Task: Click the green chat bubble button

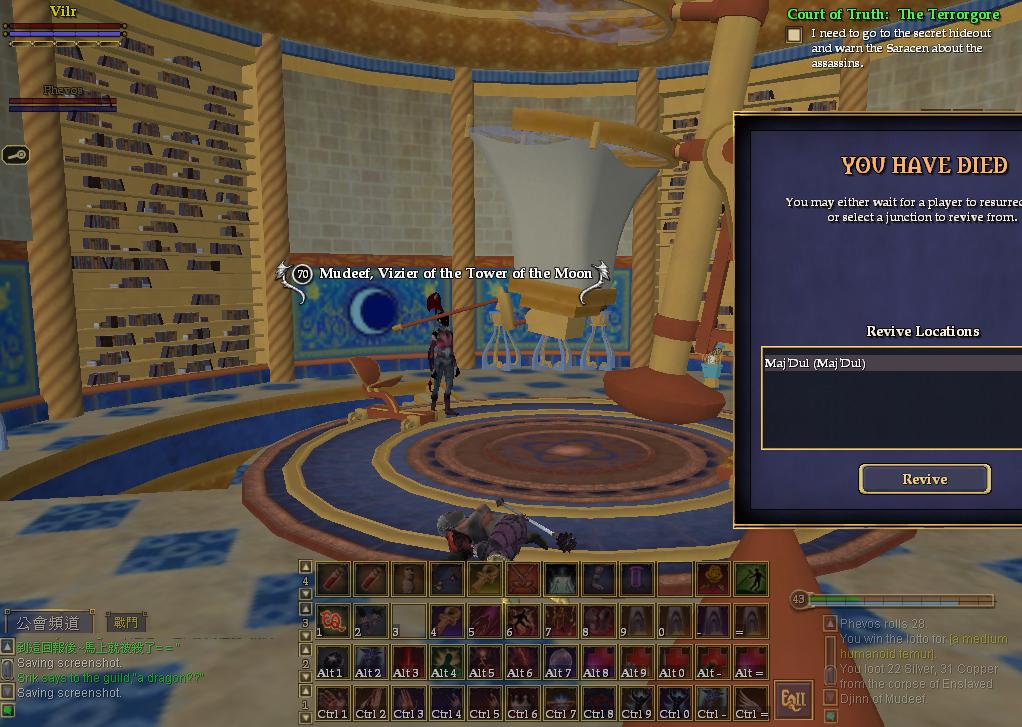Action: coord(9,710)
